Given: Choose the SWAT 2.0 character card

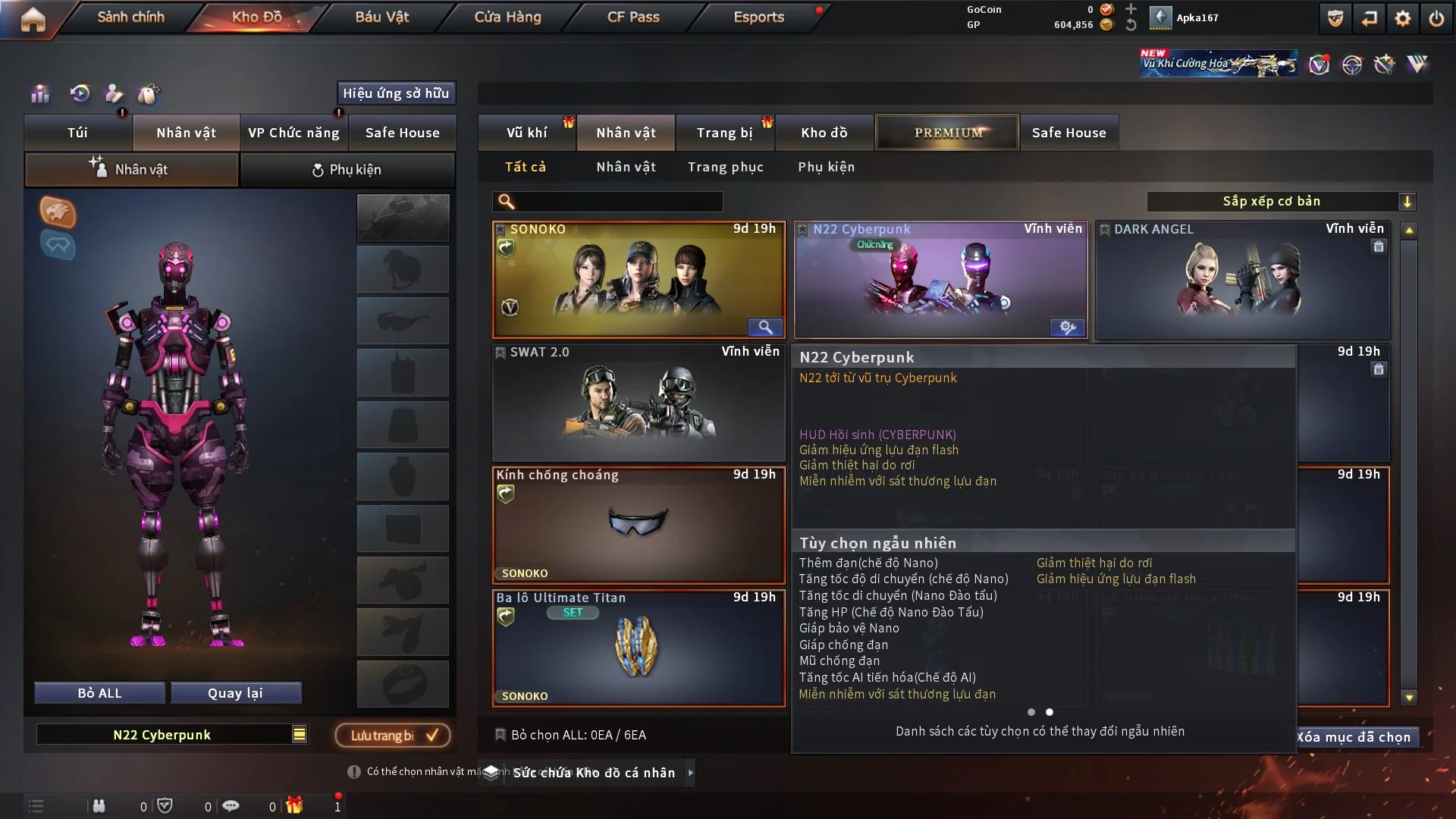Looking at the screenshot, I should click(x=638, y=402).
